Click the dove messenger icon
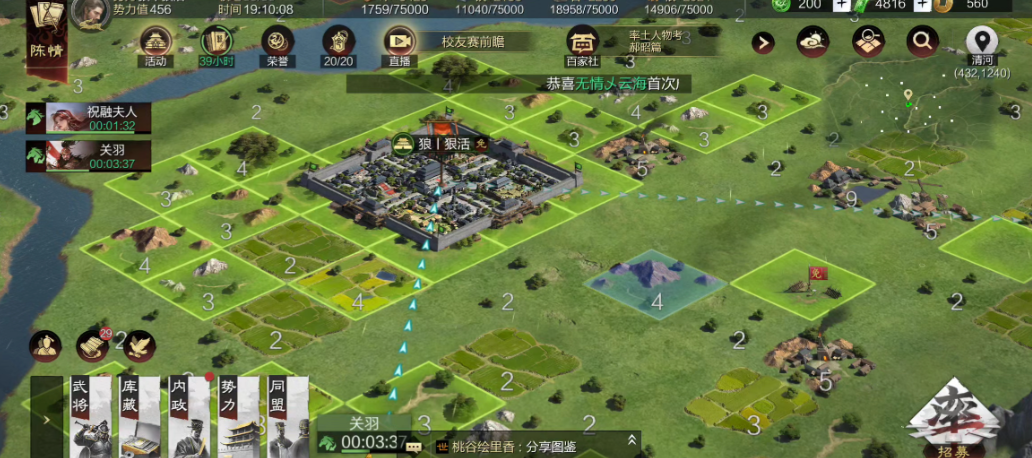This screenshot has width=1032, height=458. click(139, 345)
